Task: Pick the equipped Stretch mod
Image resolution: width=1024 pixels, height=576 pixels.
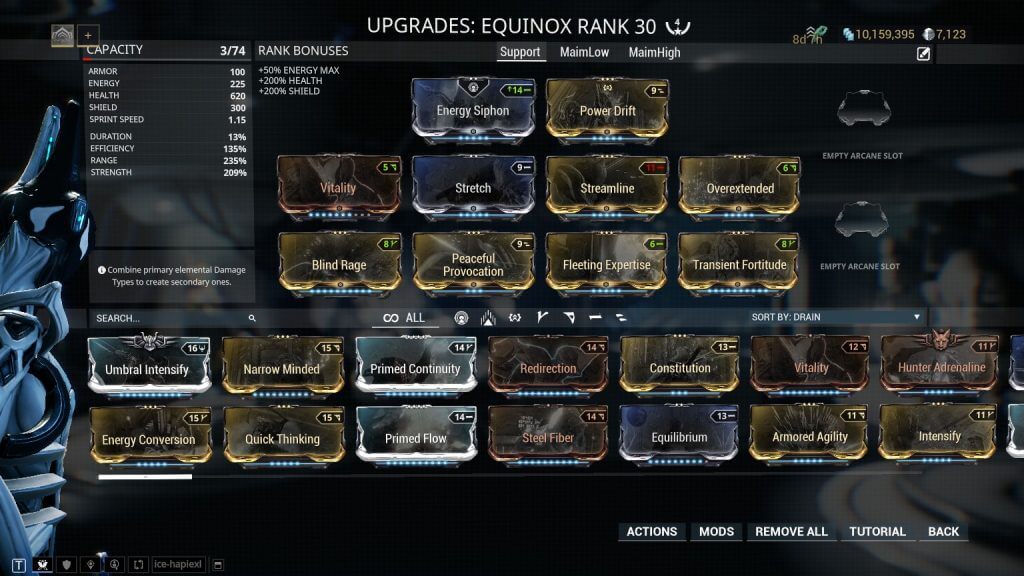Action: pyautogui.click(x=473, y=186)
